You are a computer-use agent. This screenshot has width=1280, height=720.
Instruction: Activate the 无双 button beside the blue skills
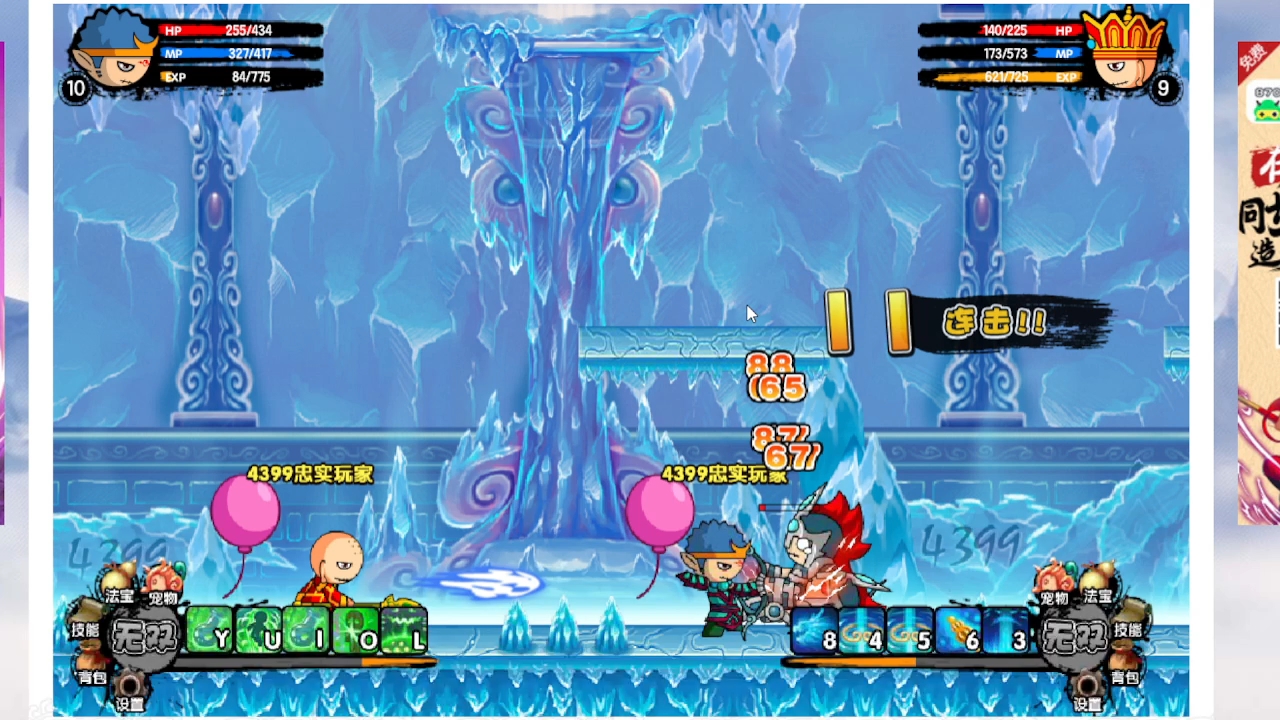pos(1073,634)
